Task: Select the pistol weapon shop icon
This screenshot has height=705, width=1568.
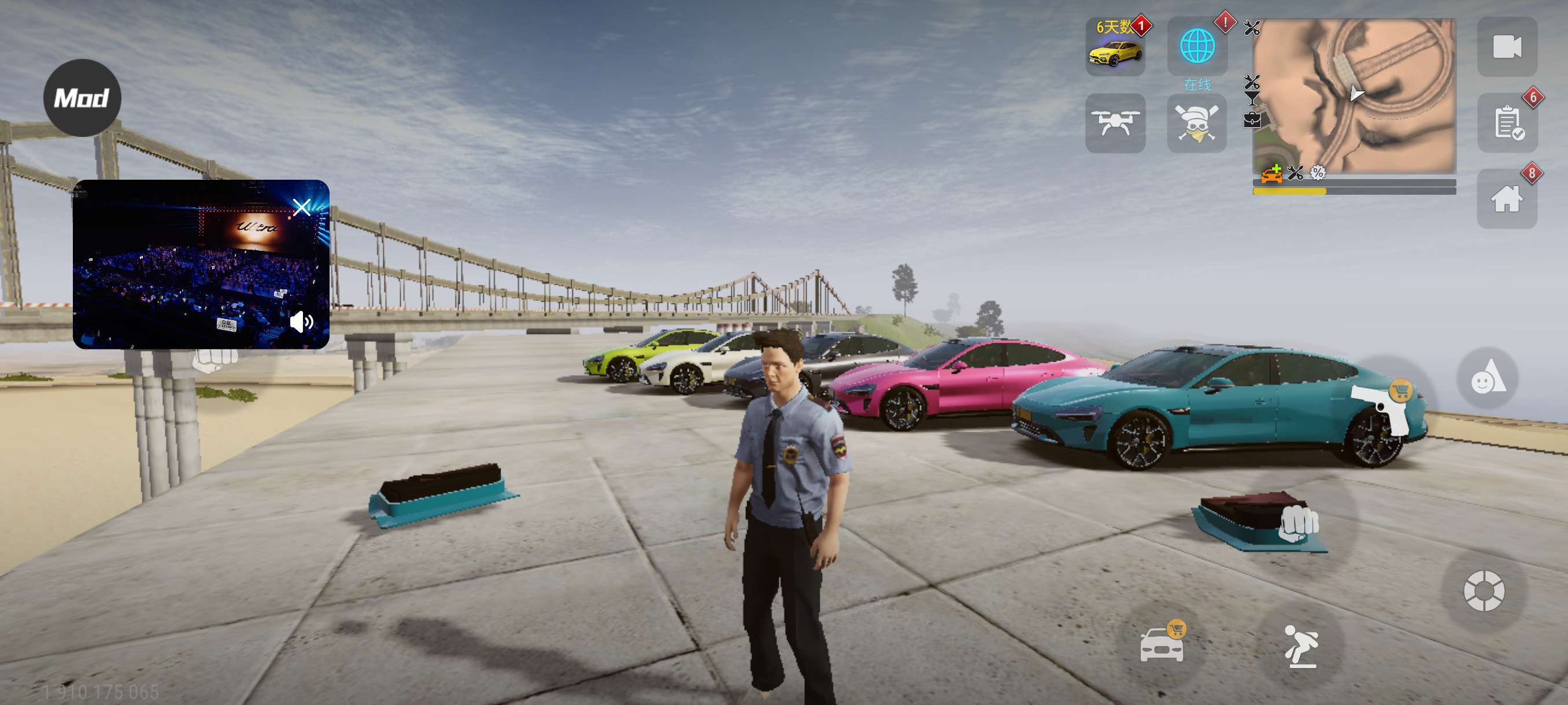Action: [1383, 403]
